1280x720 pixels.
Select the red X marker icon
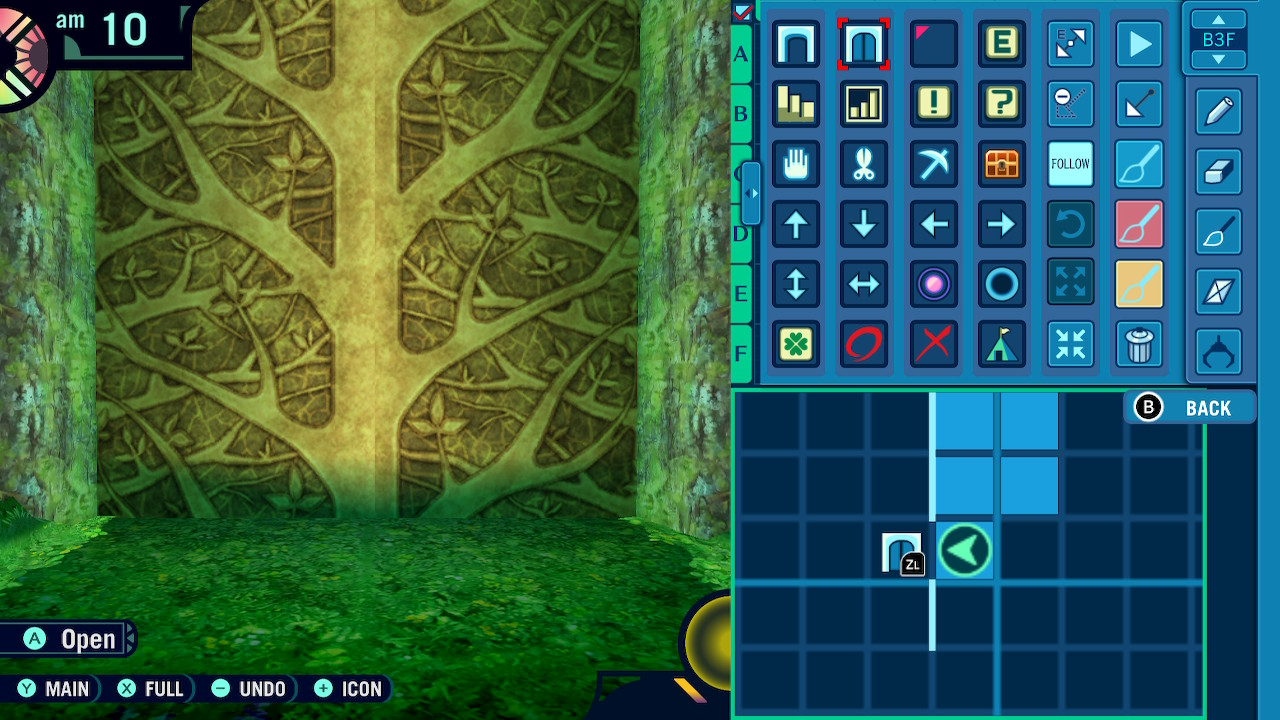[x=933, y=344]
